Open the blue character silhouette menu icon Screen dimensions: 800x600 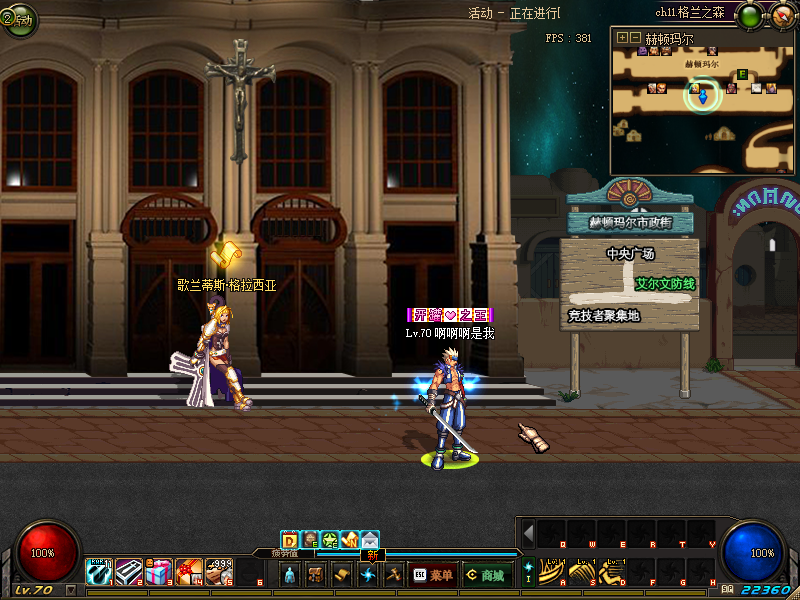pyautogui.click(x=290, y=574)
